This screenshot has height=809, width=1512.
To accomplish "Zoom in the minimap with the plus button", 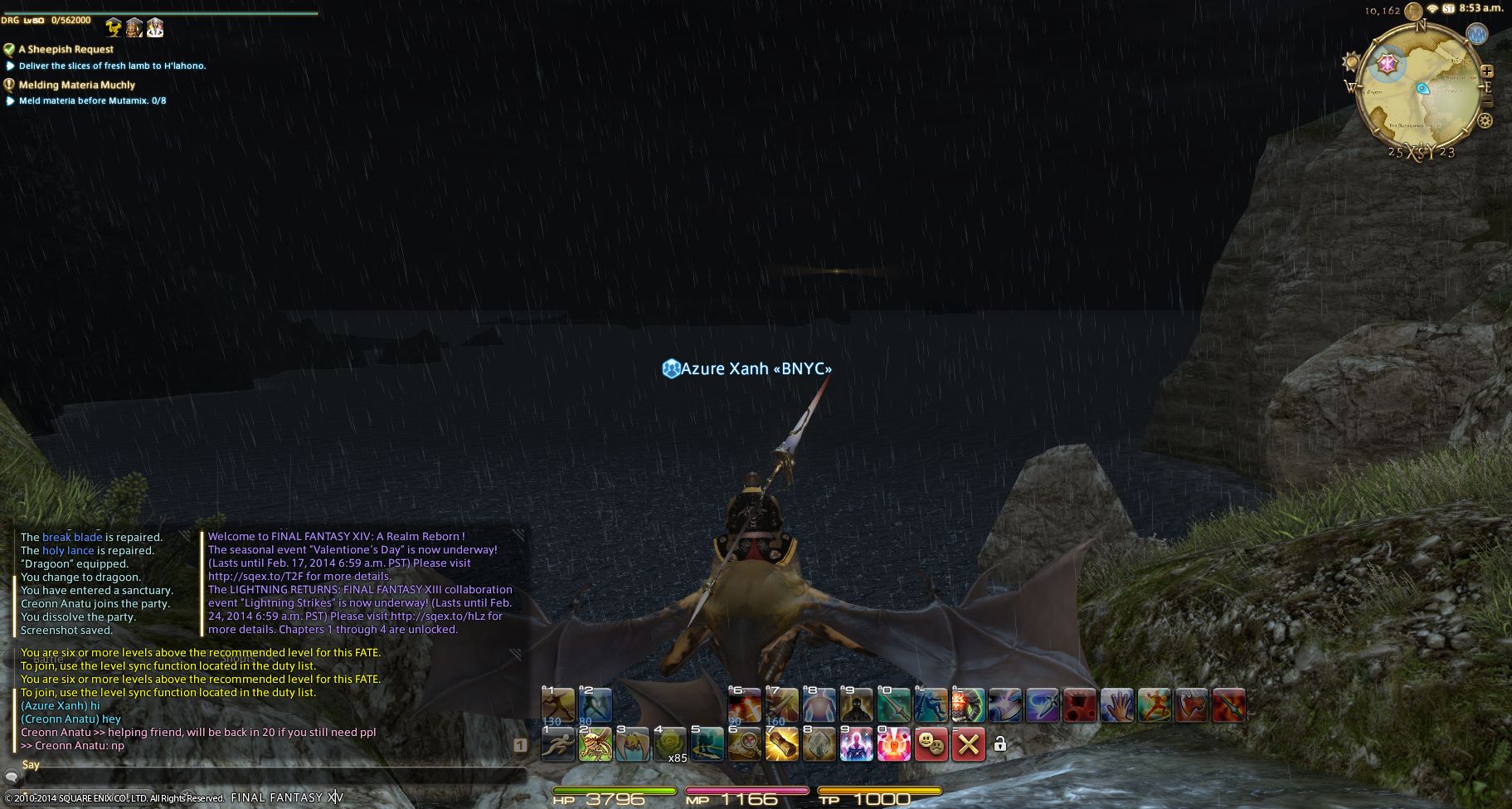I will [1486, 72].
